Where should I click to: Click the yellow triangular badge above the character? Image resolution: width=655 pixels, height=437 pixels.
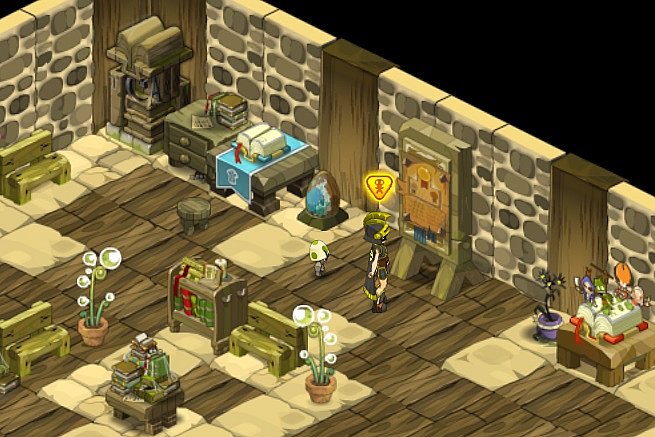[380, 186]
